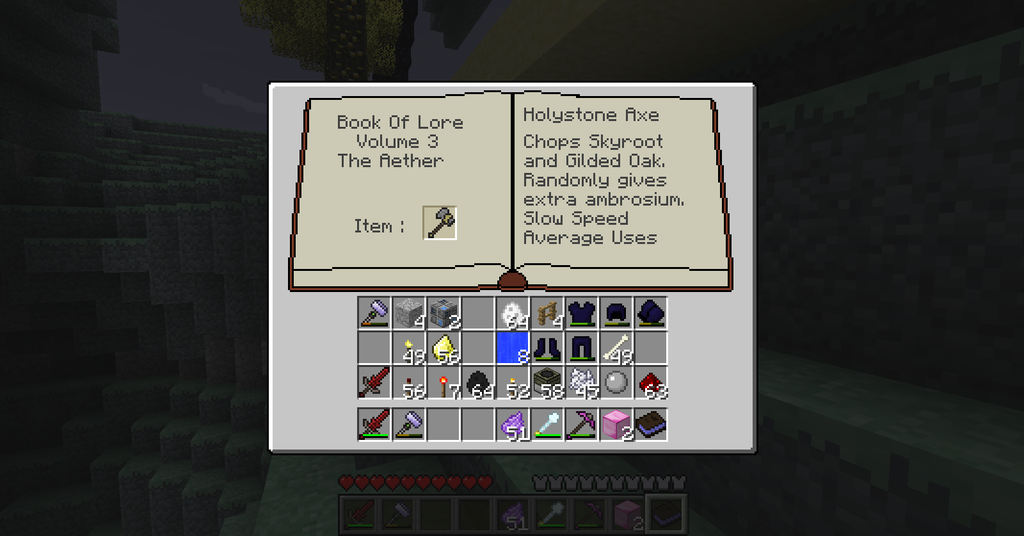Pick the dark blue leggings

[581, 348]
